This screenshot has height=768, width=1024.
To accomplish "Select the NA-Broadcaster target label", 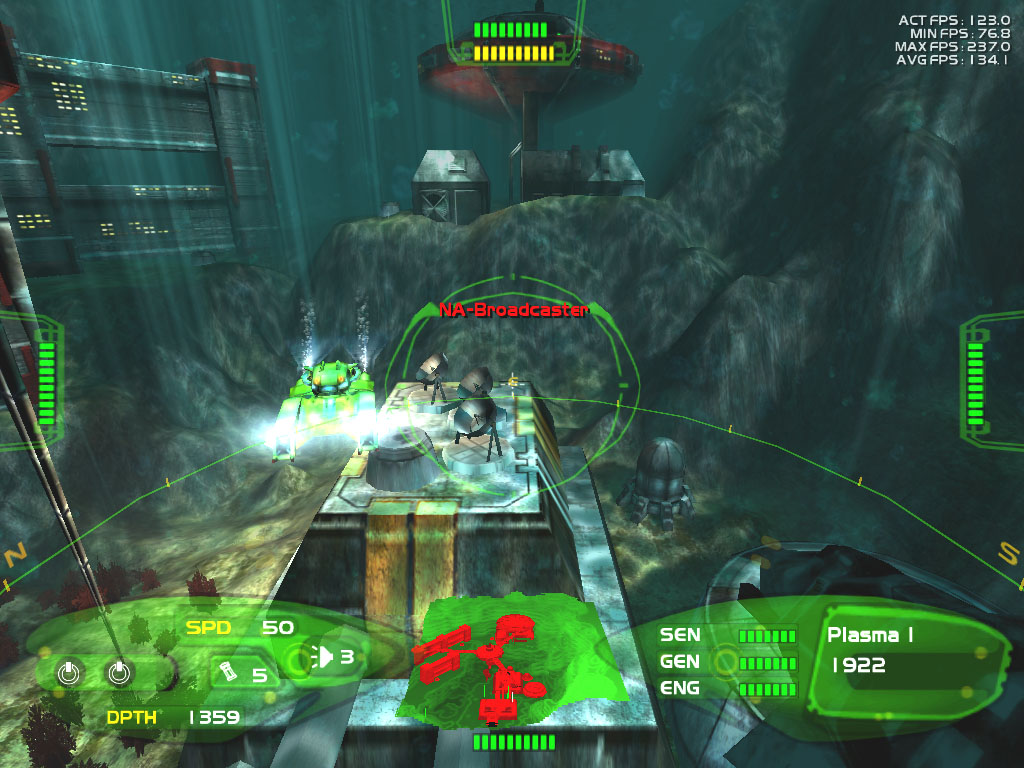I will point(513,310).
